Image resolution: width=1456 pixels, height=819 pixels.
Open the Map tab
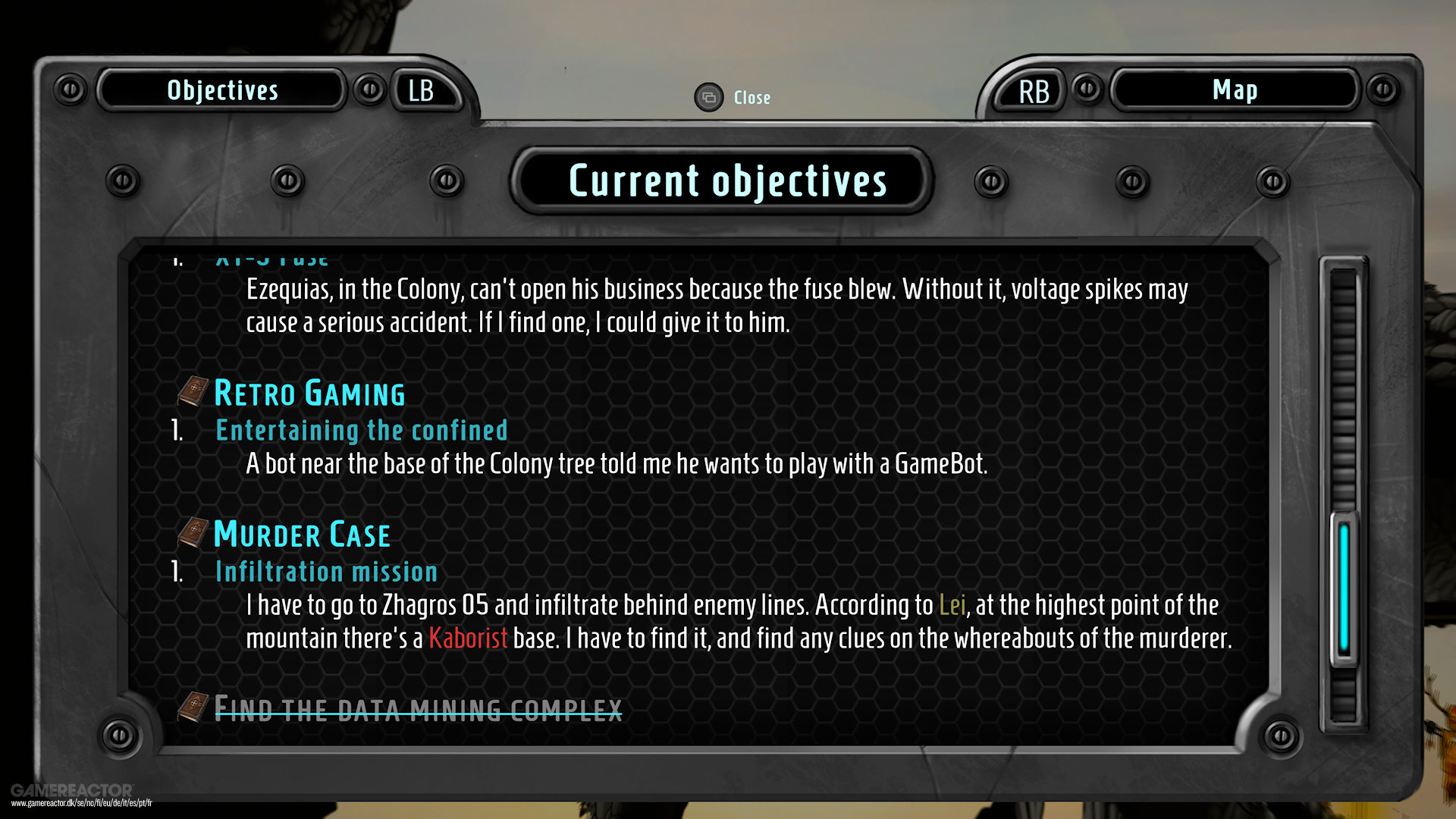(1234, 90)
